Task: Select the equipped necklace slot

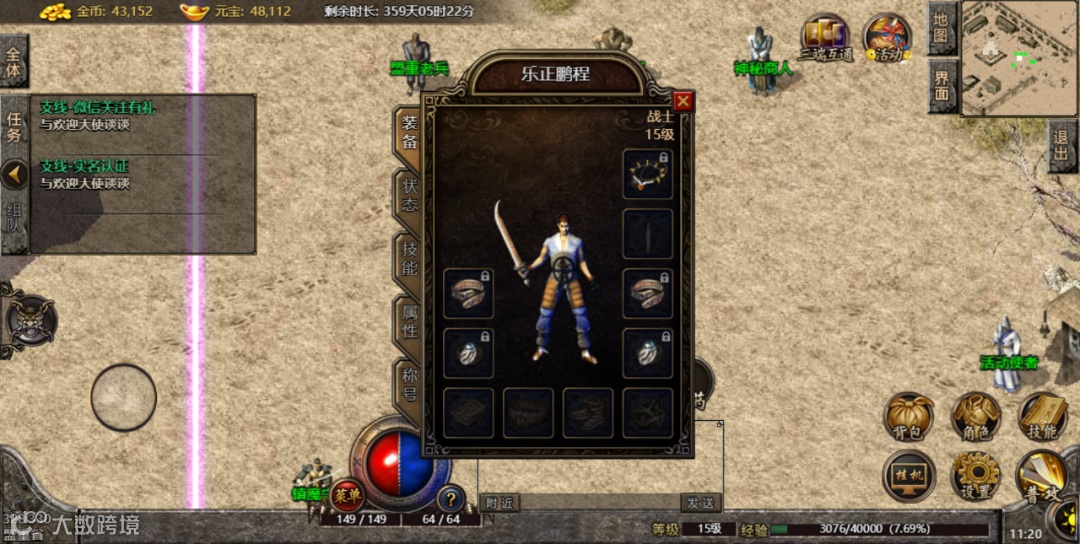Action: tap(648, 174)
